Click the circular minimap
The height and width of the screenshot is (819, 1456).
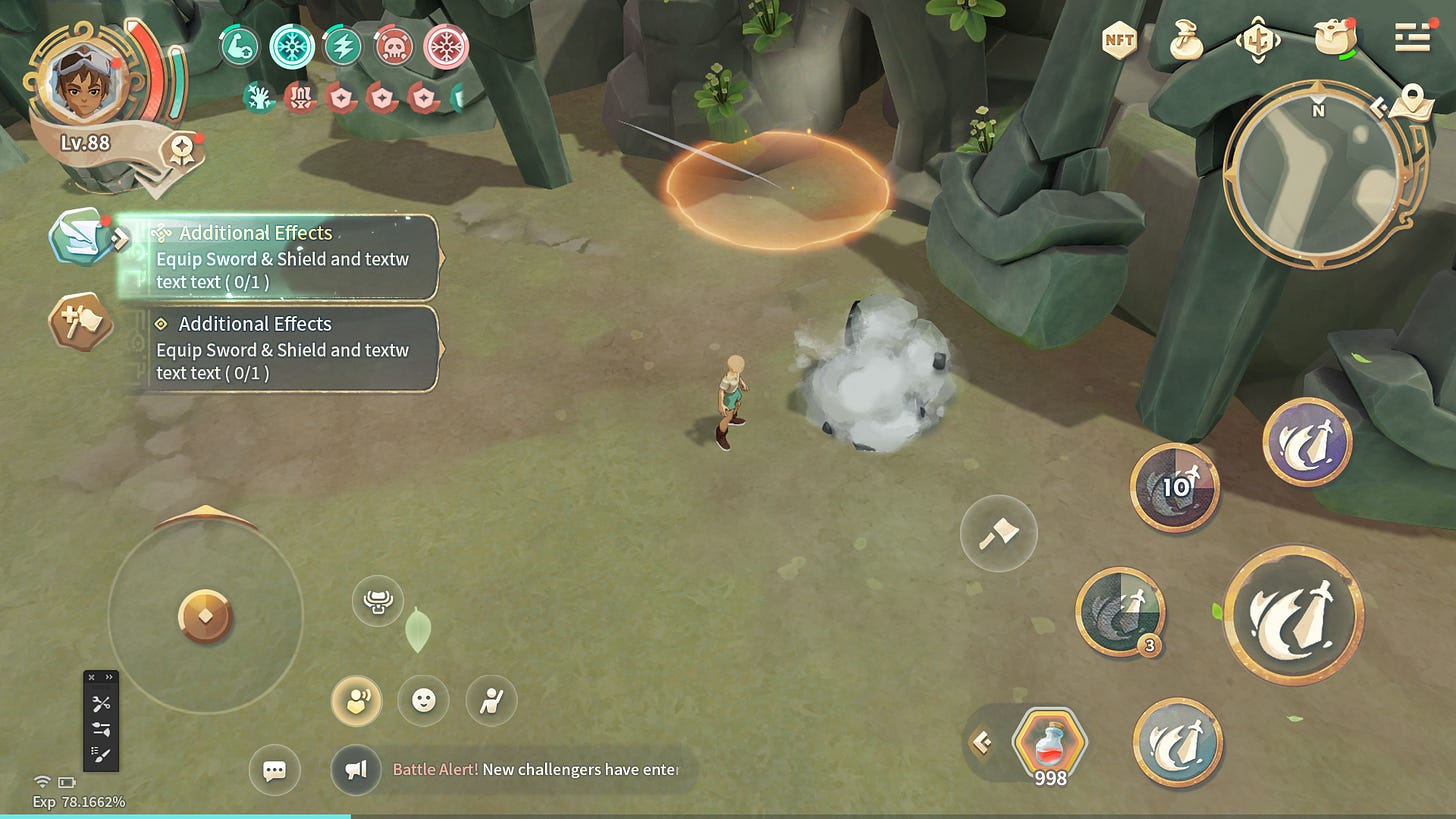(x=1317, y=173)
